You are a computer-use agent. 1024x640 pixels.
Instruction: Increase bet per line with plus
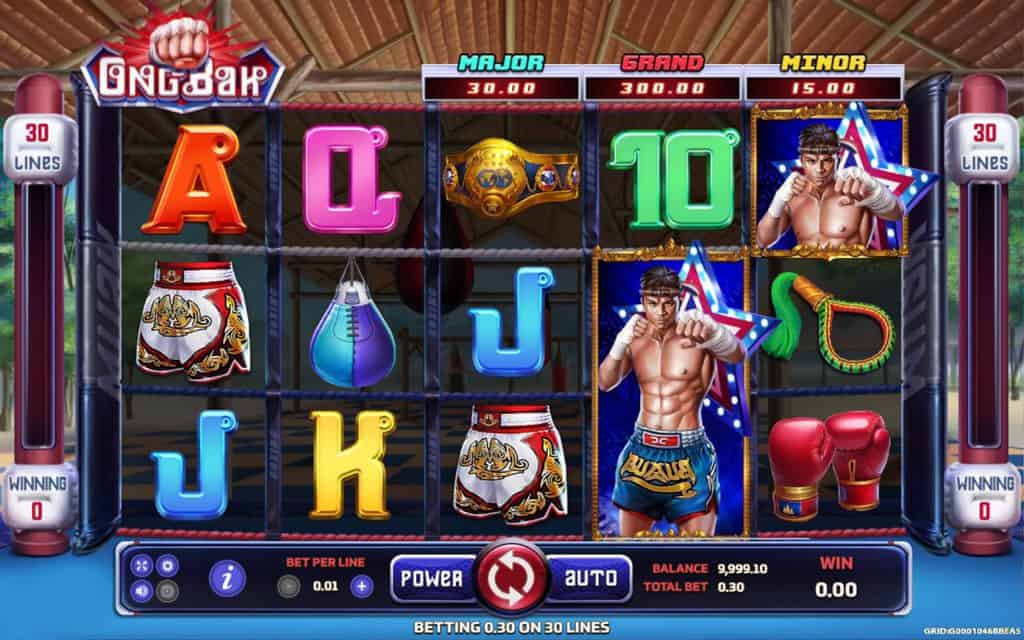click(362, 587)
